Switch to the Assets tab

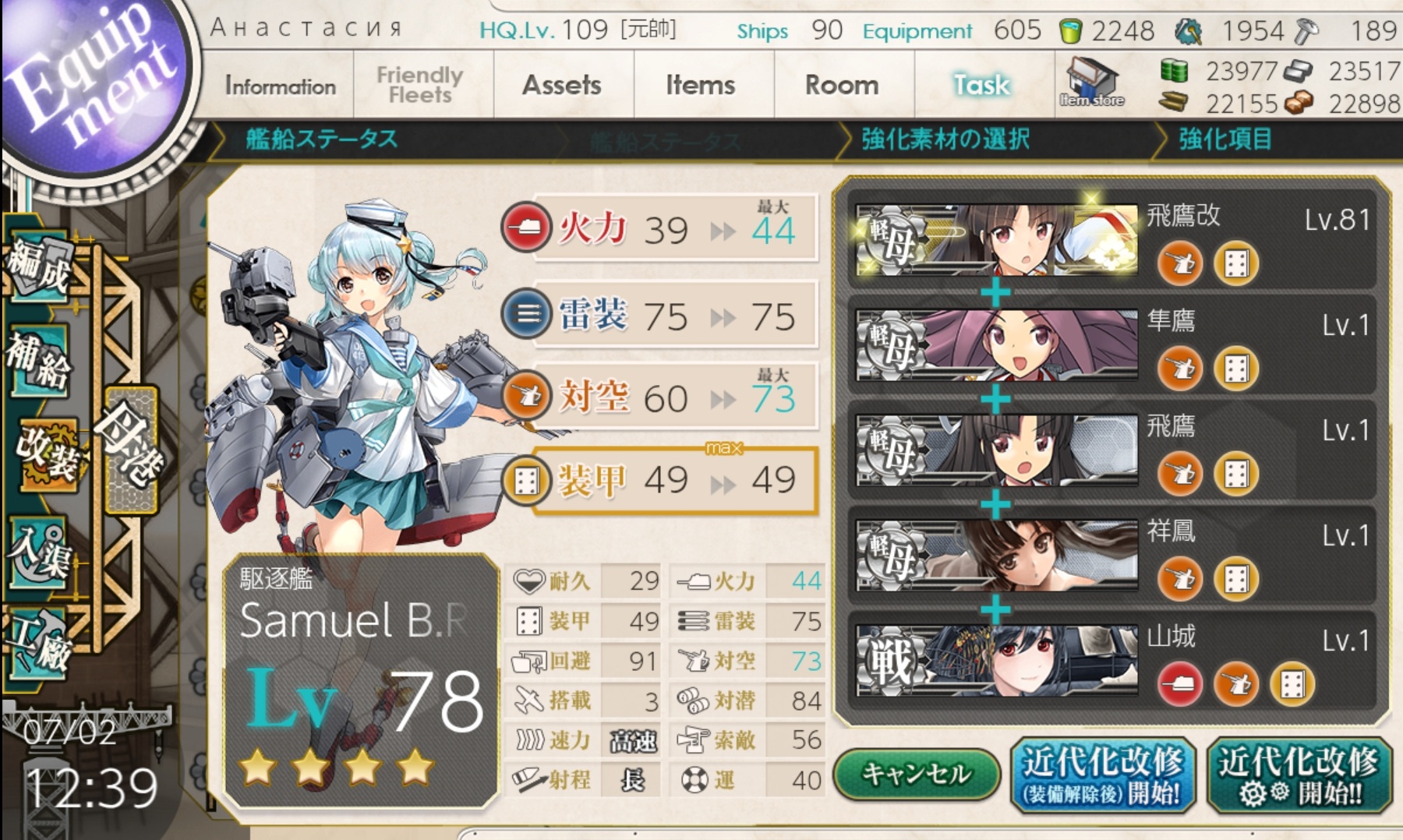click(561, 86)
